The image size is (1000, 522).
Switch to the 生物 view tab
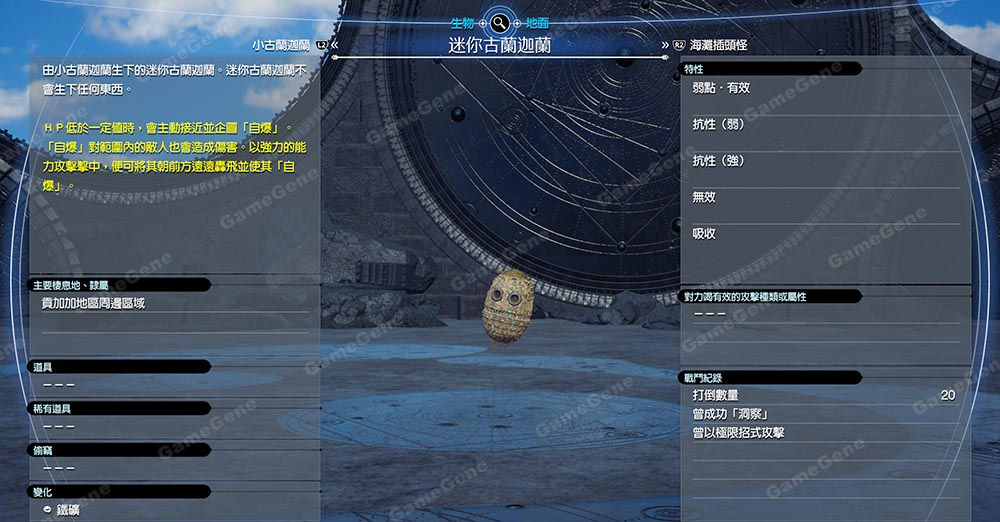[461, 22]
